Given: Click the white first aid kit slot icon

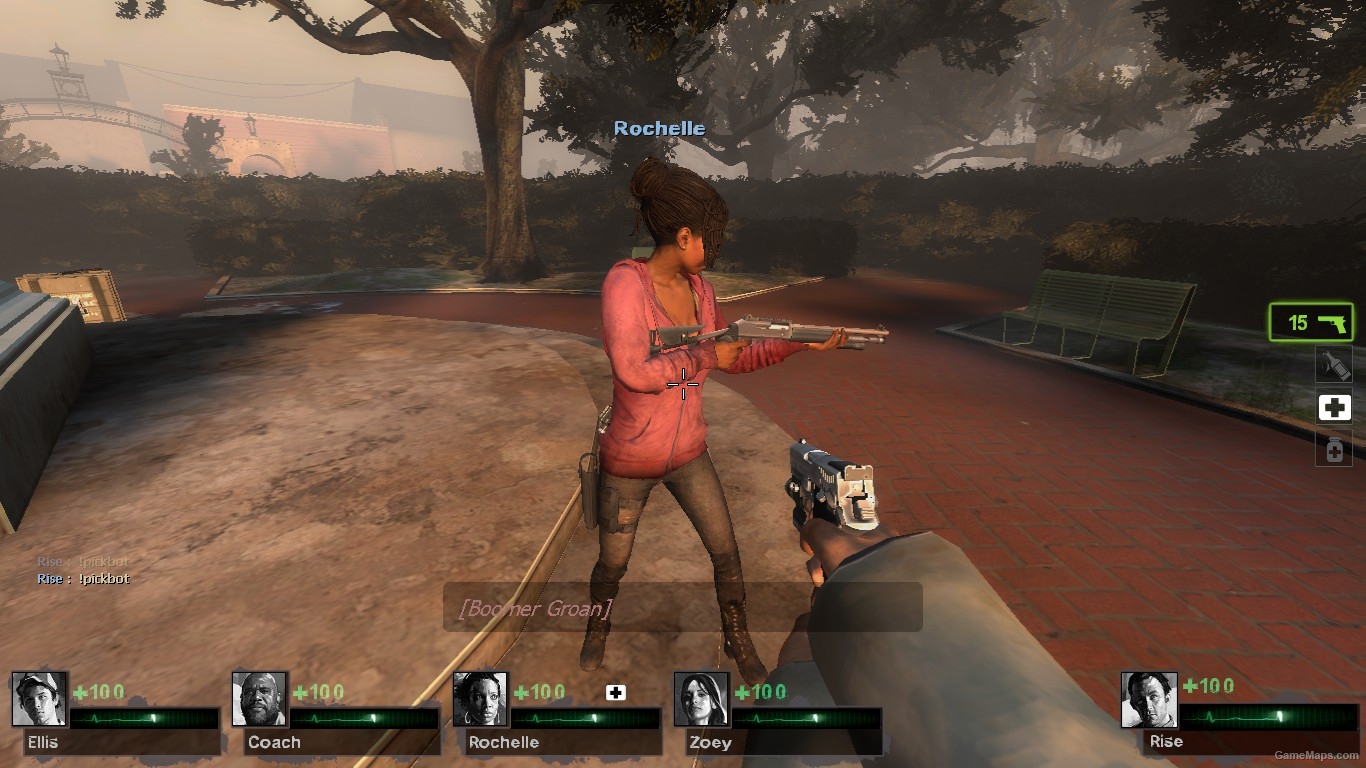Looking at the screenshot, I should [1335, 407].
